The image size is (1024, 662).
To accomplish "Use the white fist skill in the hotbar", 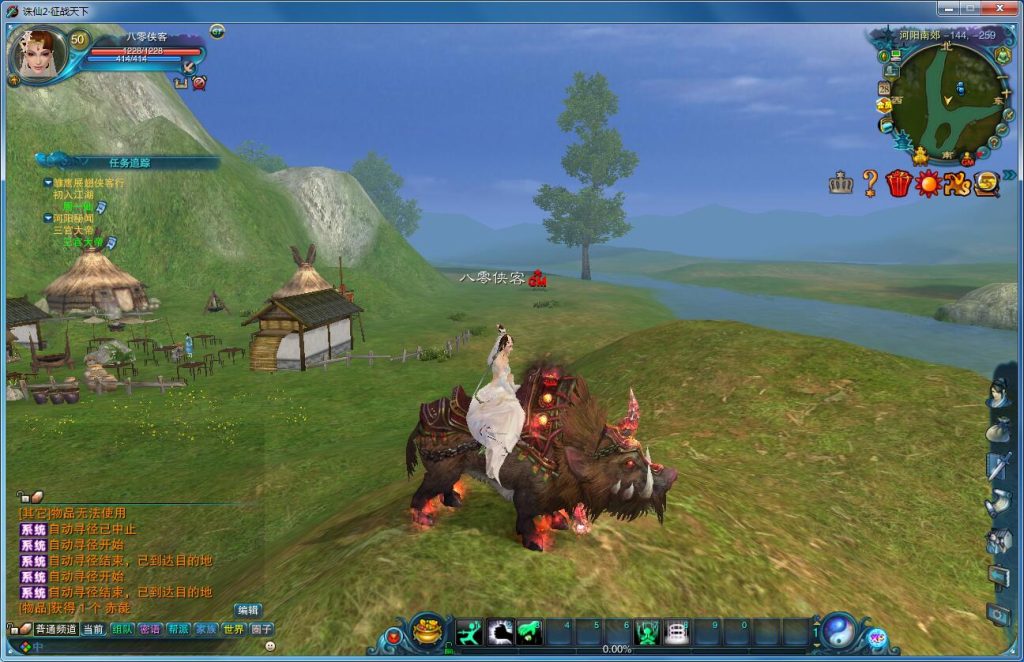I will [x=500, y=632].
